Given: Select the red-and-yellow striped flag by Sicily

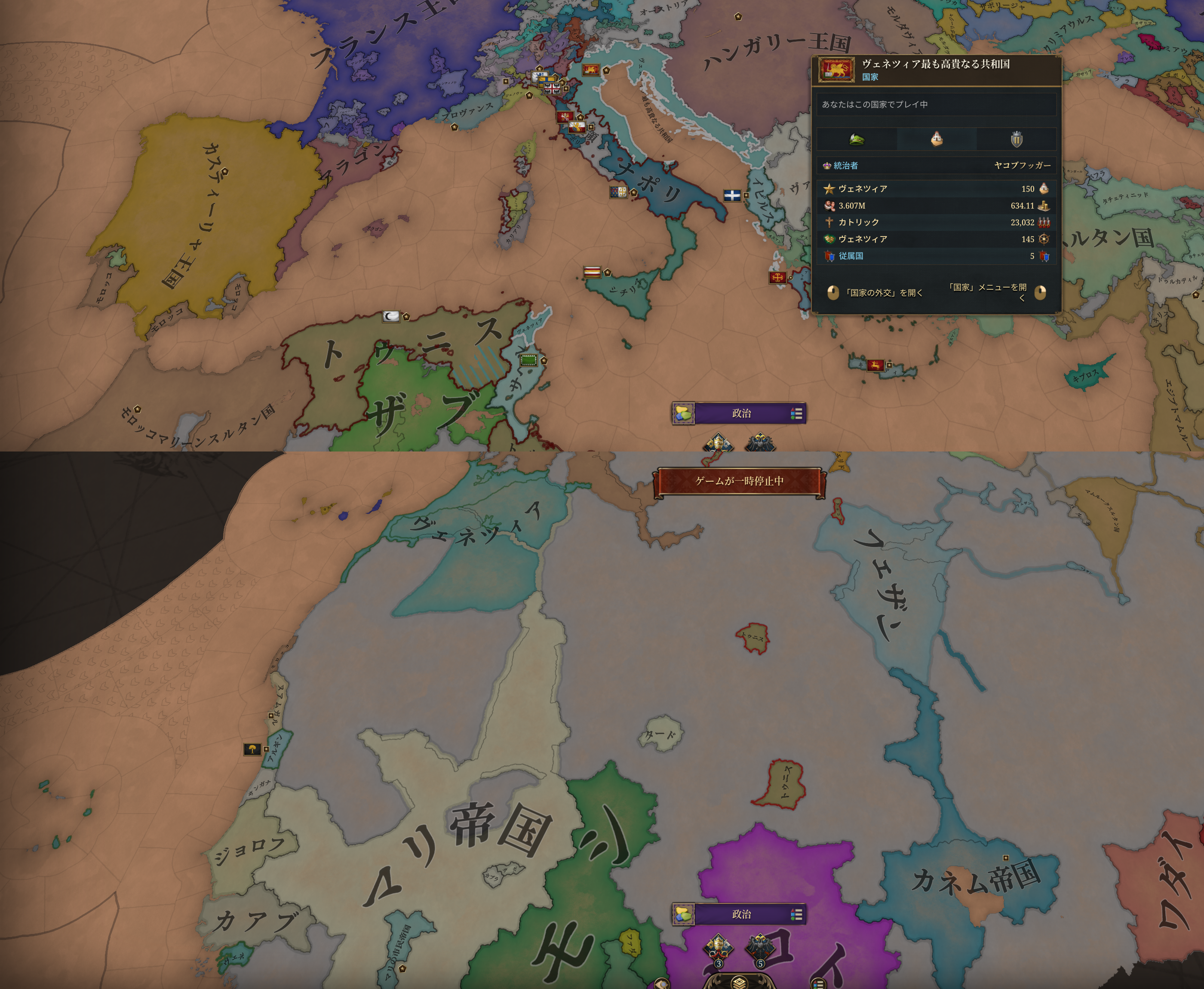Looking at the screenshot, I should 592,273.
